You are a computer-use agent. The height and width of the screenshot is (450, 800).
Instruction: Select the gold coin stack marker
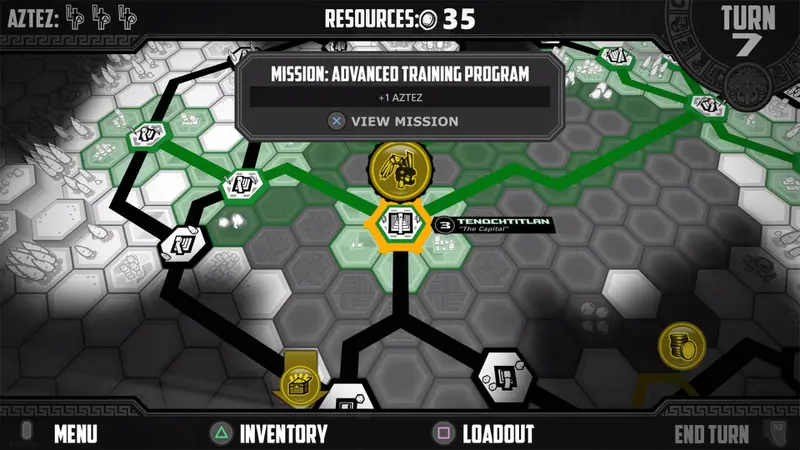682,346
